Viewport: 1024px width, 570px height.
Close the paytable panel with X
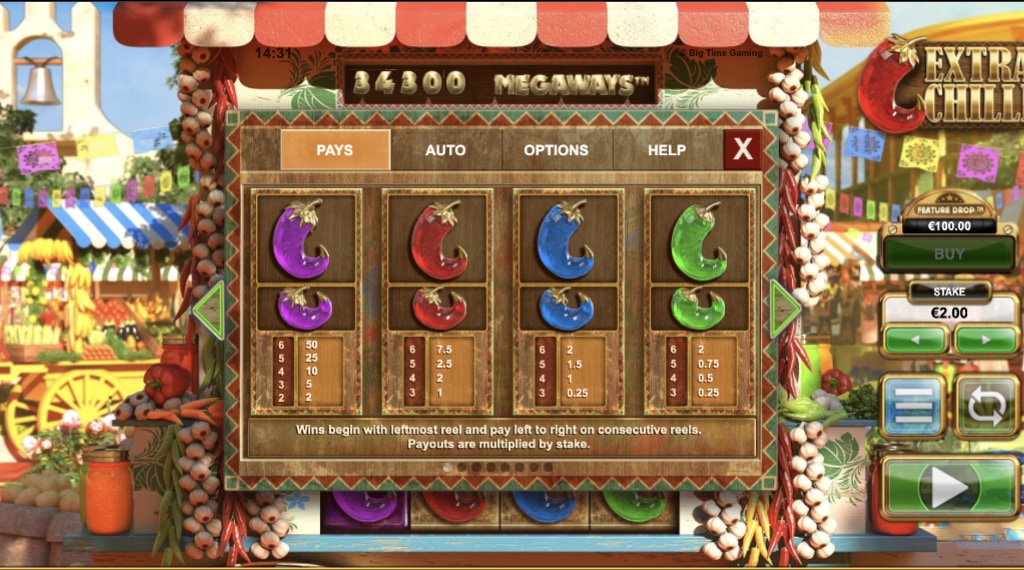coord(743,150)
